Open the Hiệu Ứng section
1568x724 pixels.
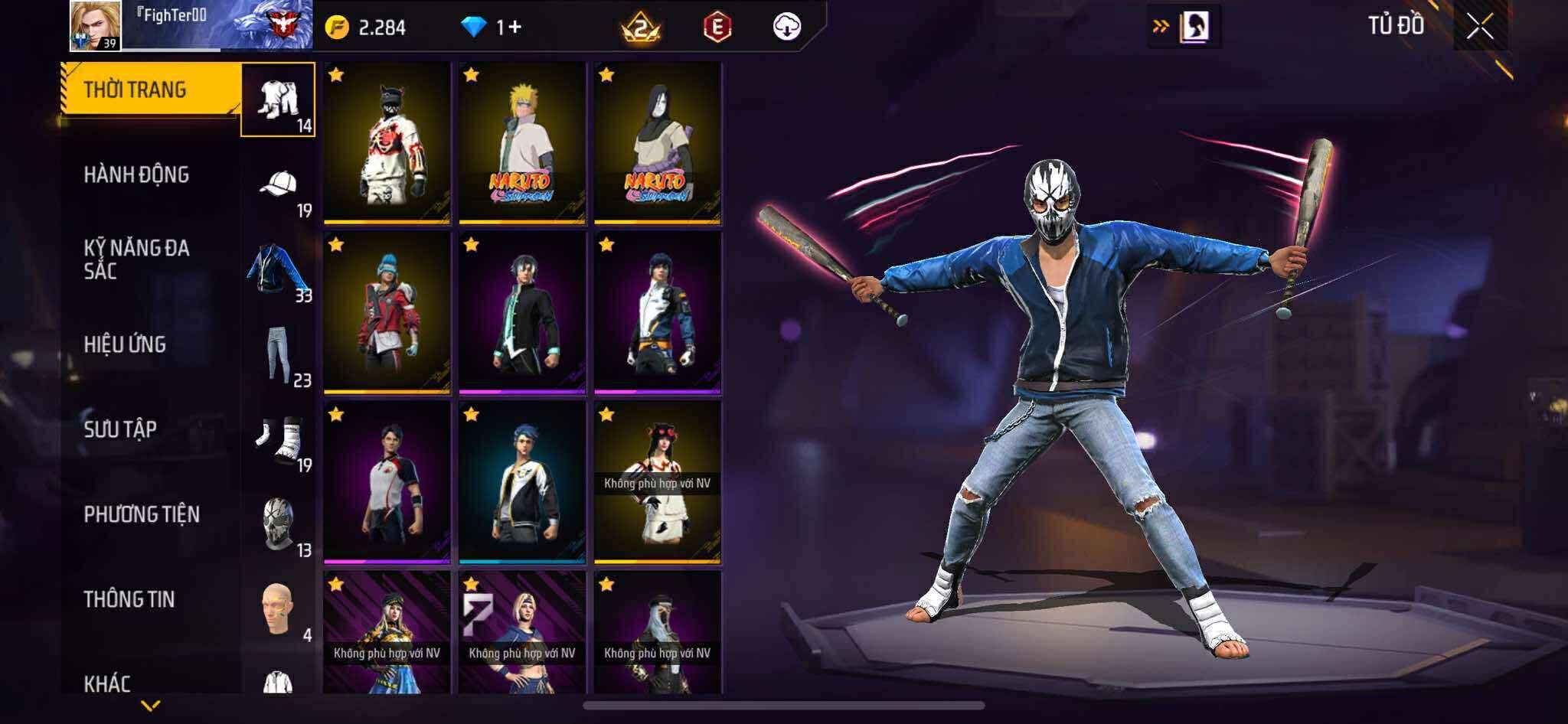click(125, 344)
